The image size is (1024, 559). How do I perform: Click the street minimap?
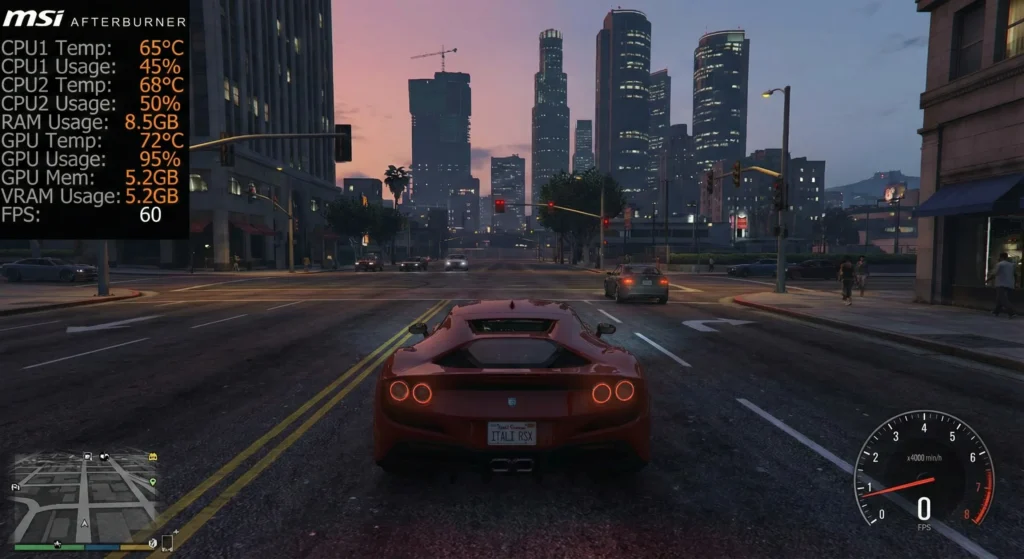pyautogui.click(x=85, y=495)
